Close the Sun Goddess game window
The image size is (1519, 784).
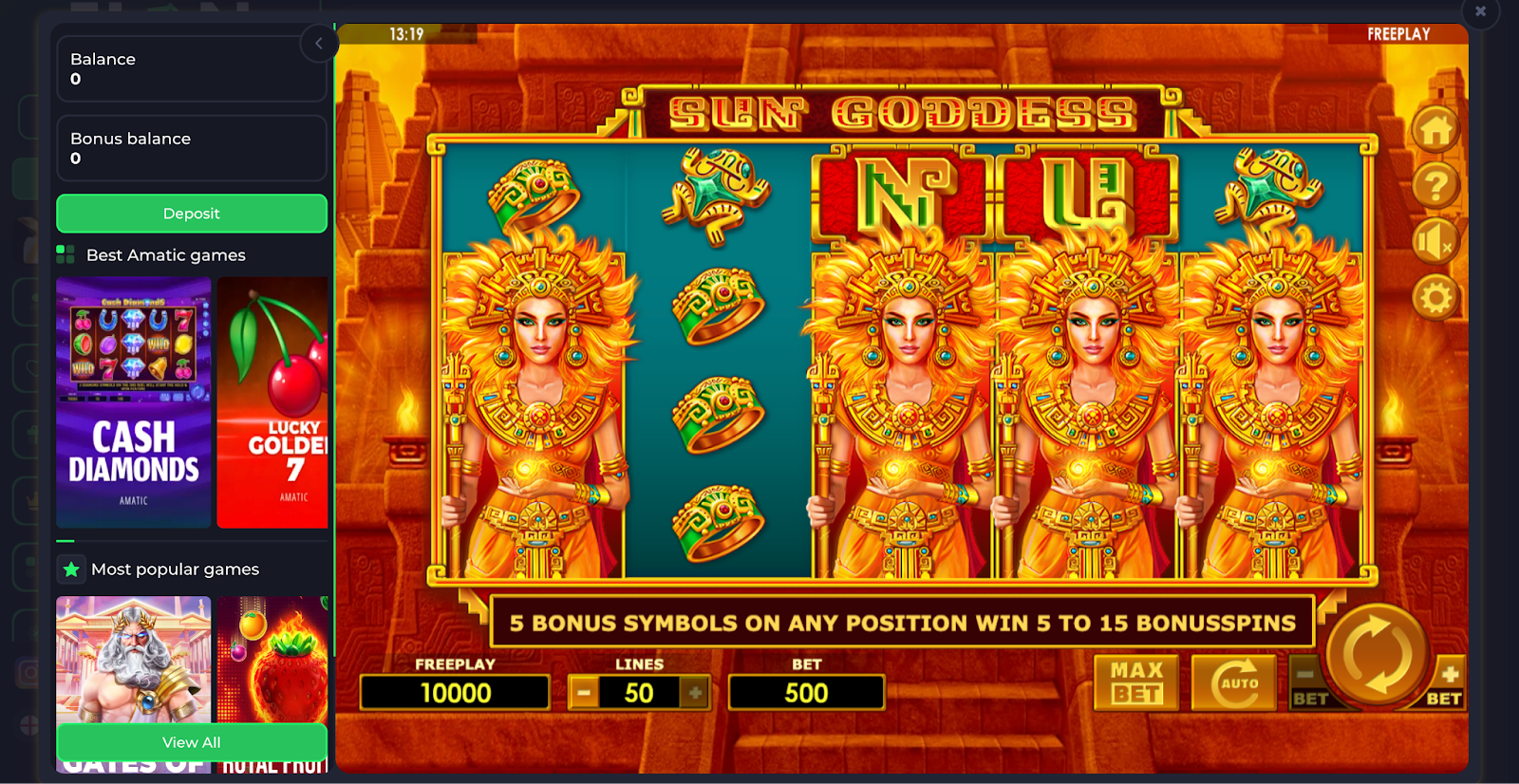tap(1479, 12)
